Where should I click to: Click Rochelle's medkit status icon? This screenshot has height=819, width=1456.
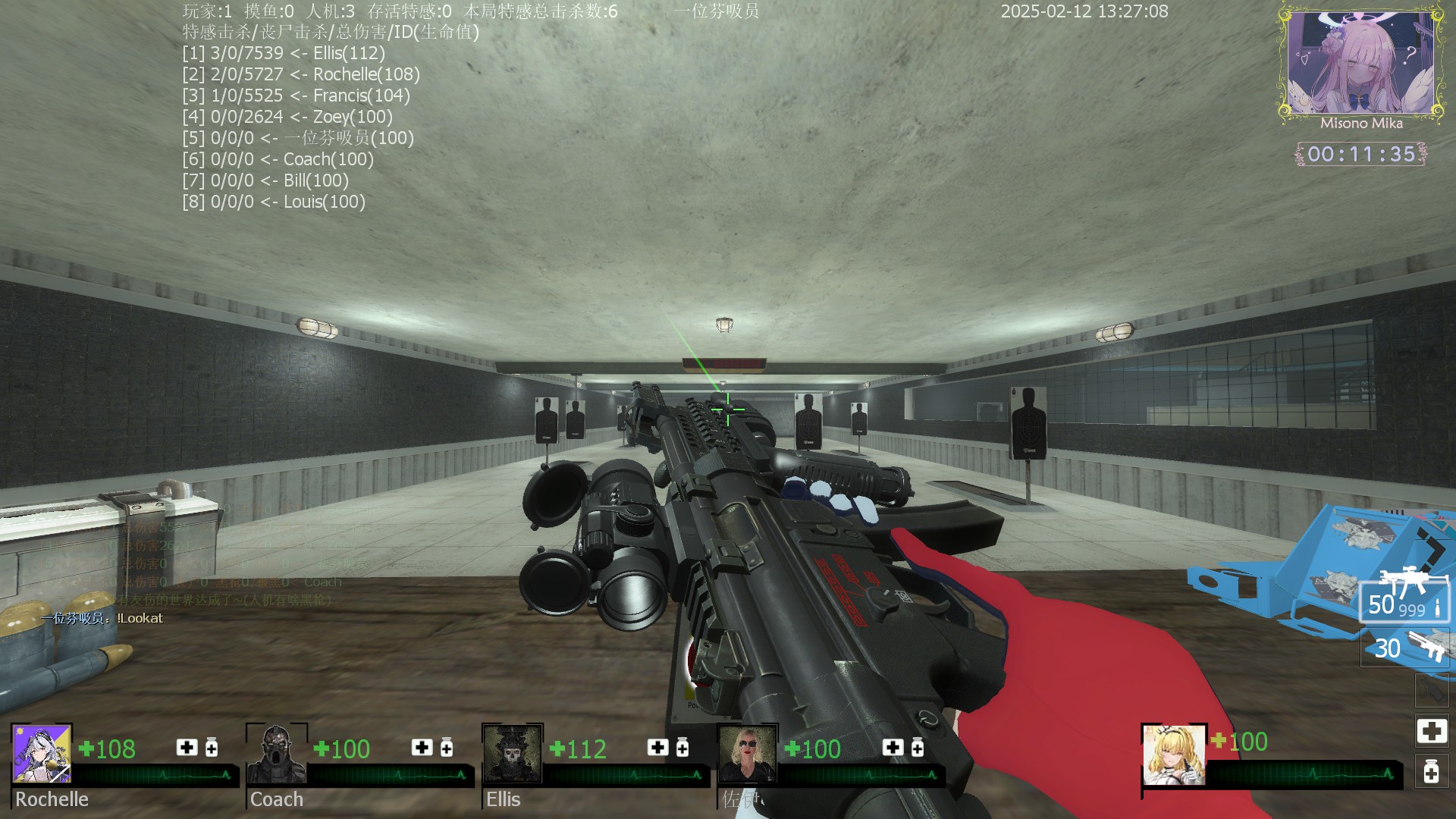point(187,748)
